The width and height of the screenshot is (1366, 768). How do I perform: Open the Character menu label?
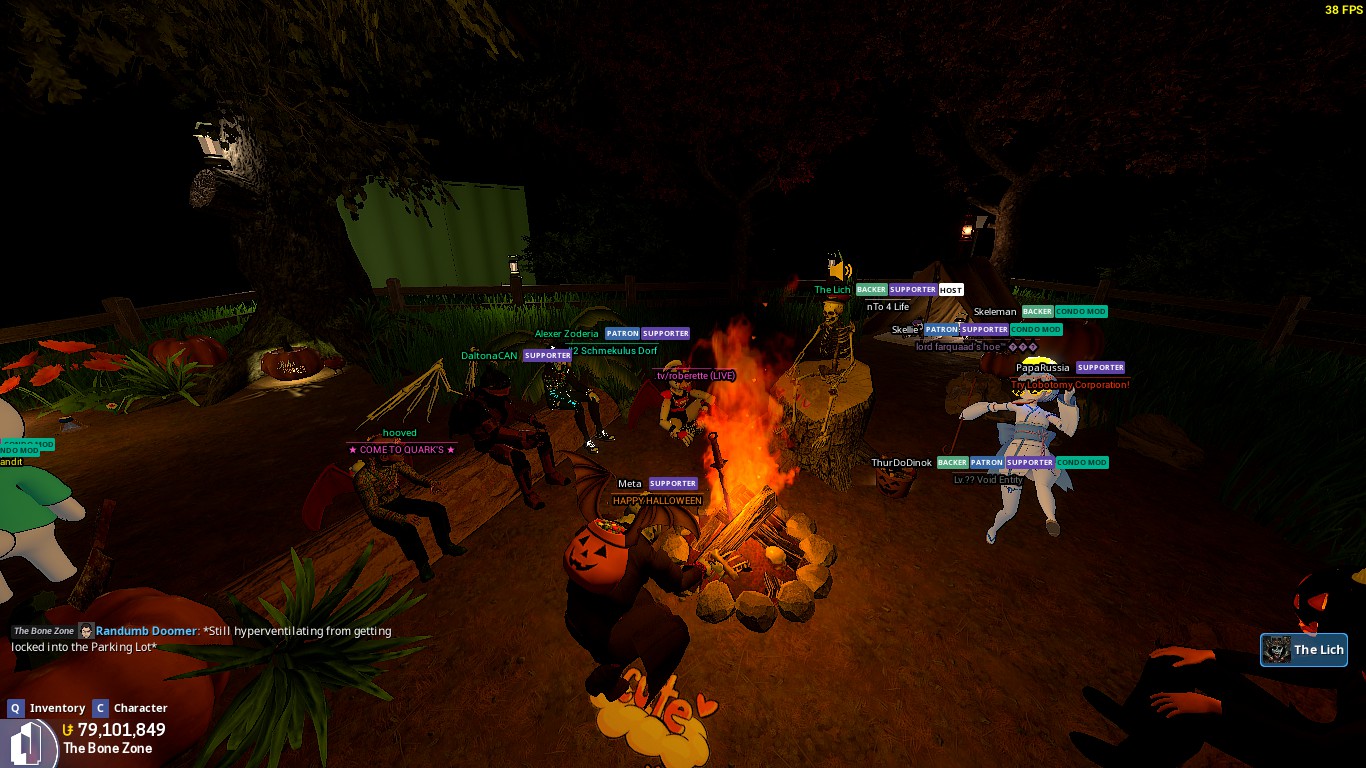(x=140, y=708)
